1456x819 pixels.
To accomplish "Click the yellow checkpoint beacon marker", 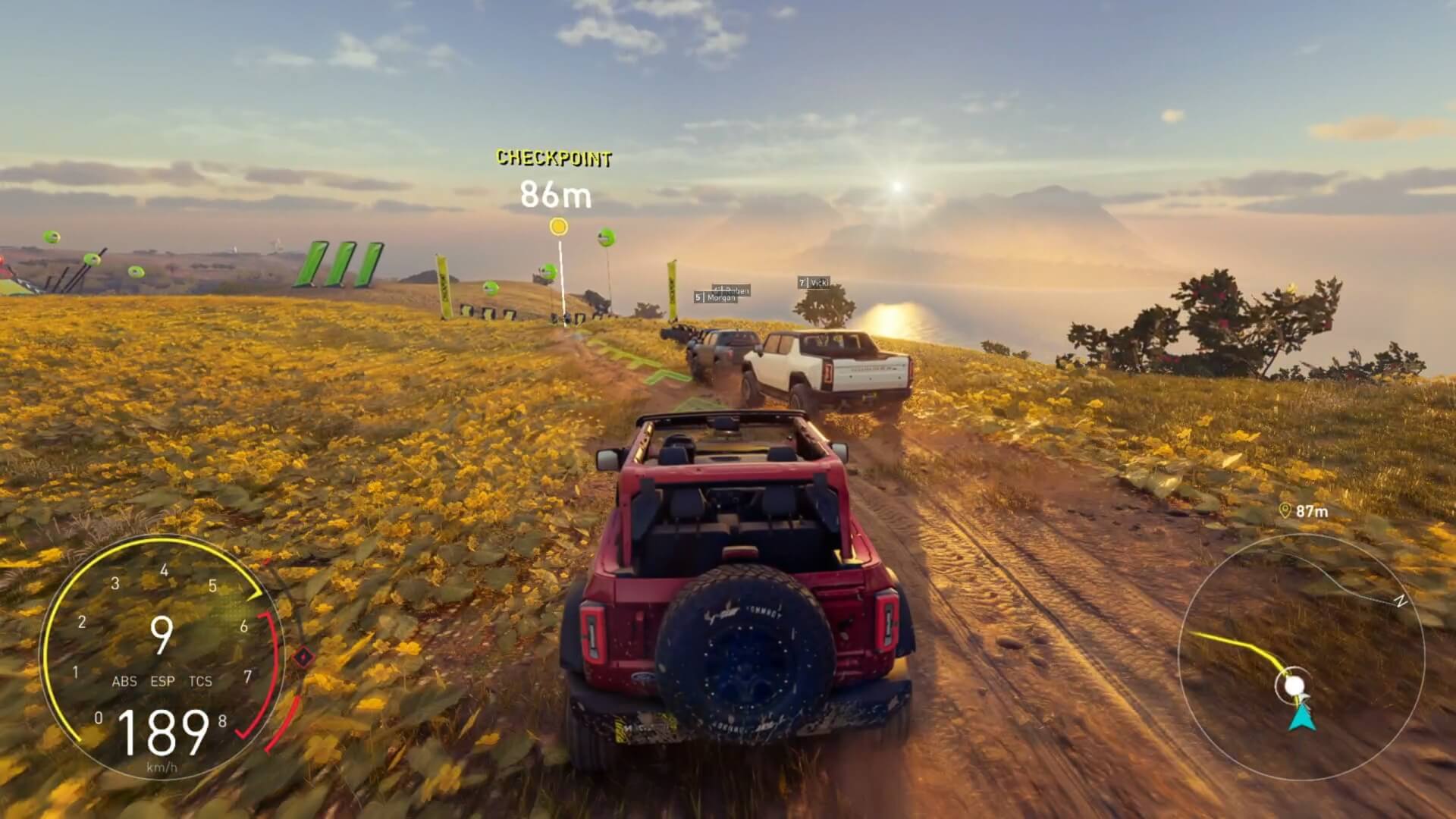I will click(559, 226).
